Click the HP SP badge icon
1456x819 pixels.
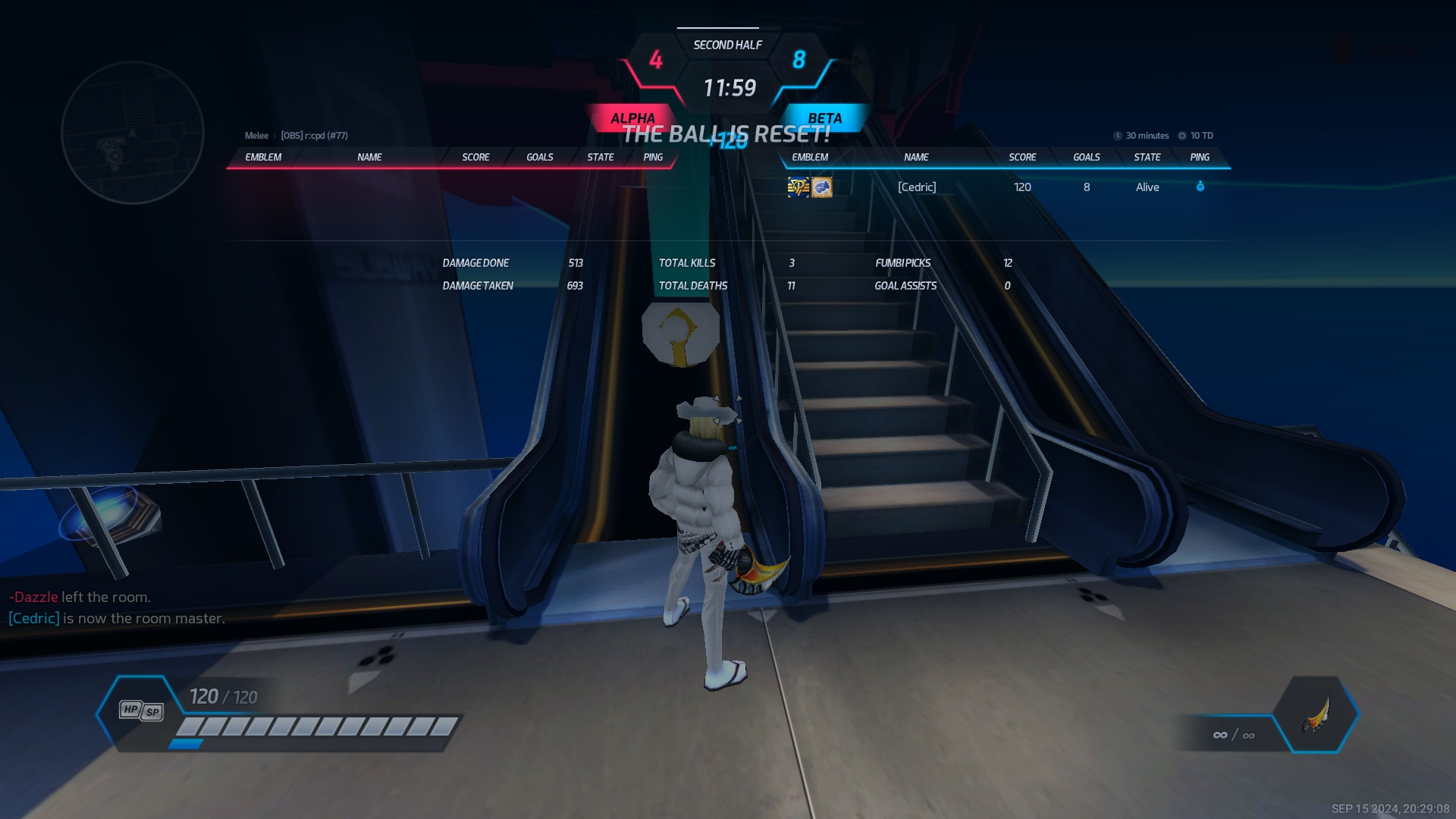tap(141, 711)
